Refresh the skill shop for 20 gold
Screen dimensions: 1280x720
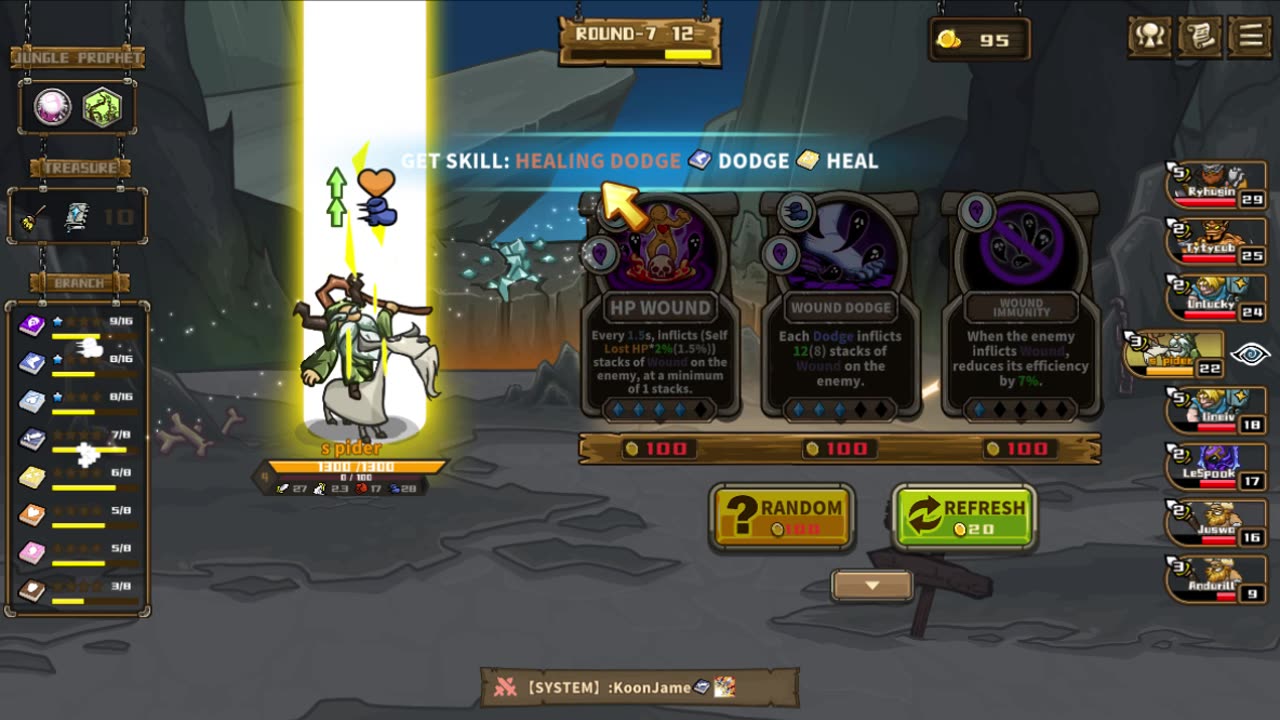point(963,516)
